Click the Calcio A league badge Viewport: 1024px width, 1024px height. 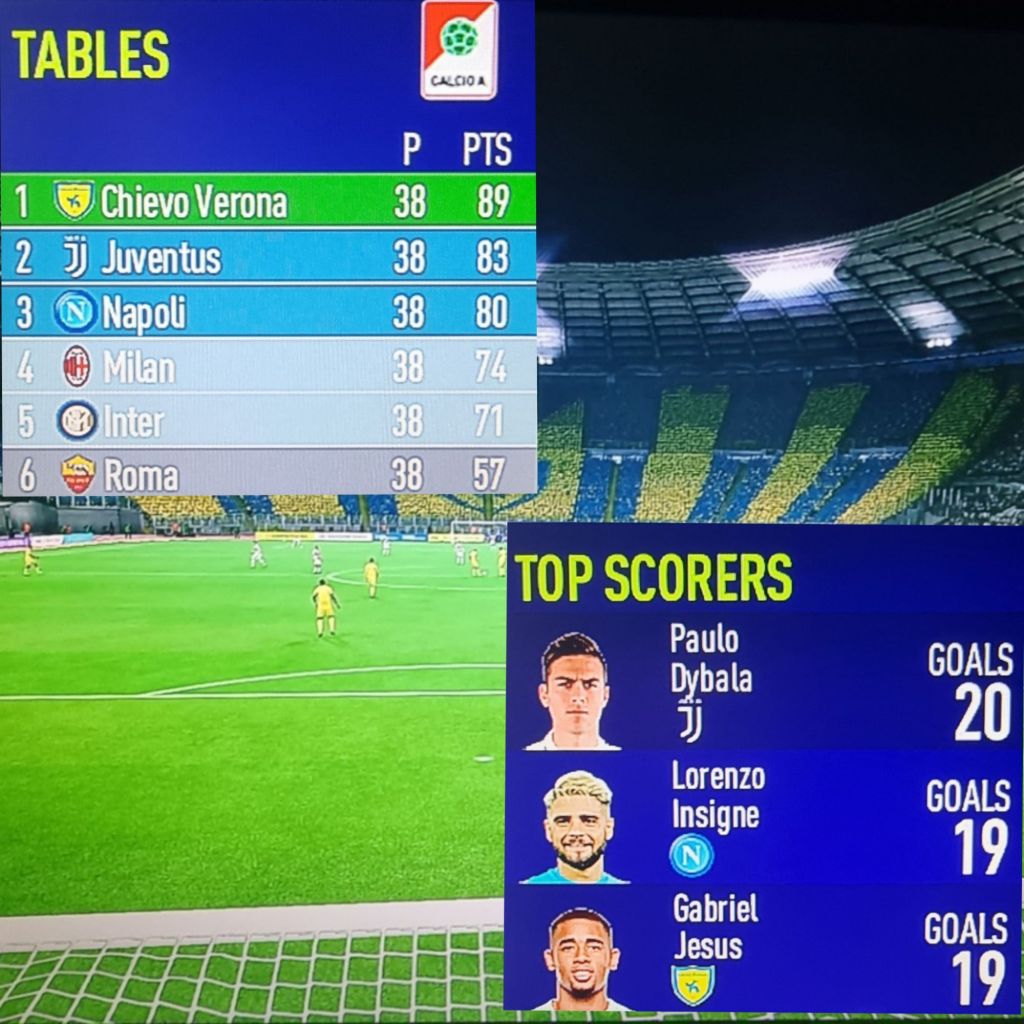pos(459,50)
